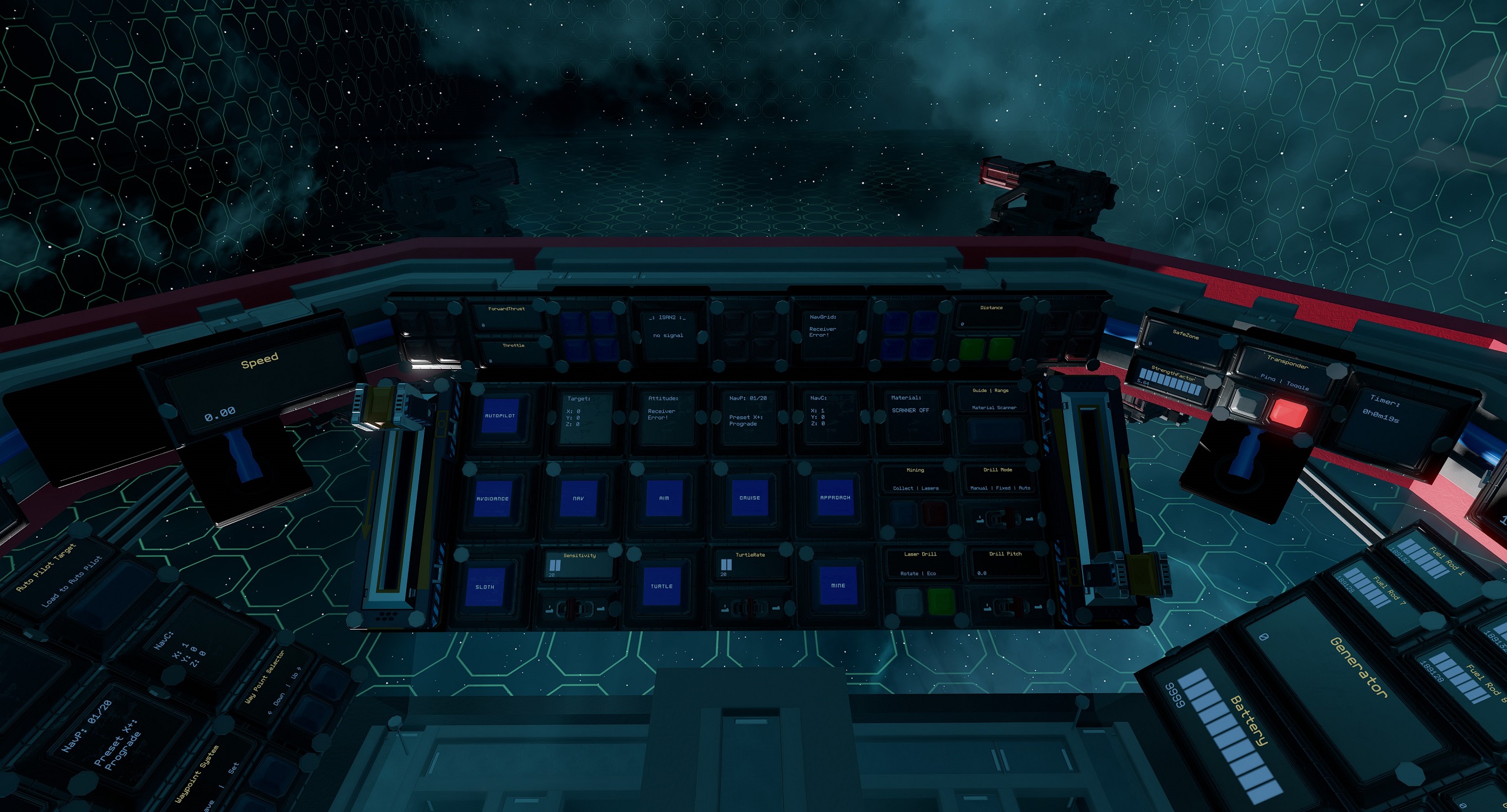The height and width of the screenshot is (812, 1507).
Task: Activate the AUTOPILOT button
Action: pos(499,415)
